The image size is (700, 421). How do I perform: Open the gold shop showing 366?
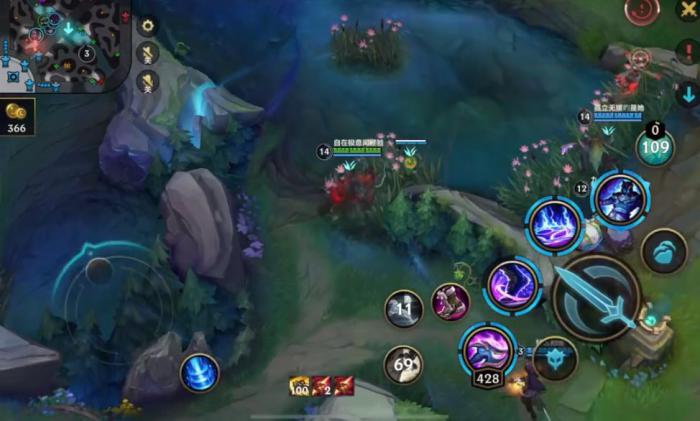point(17,116)
